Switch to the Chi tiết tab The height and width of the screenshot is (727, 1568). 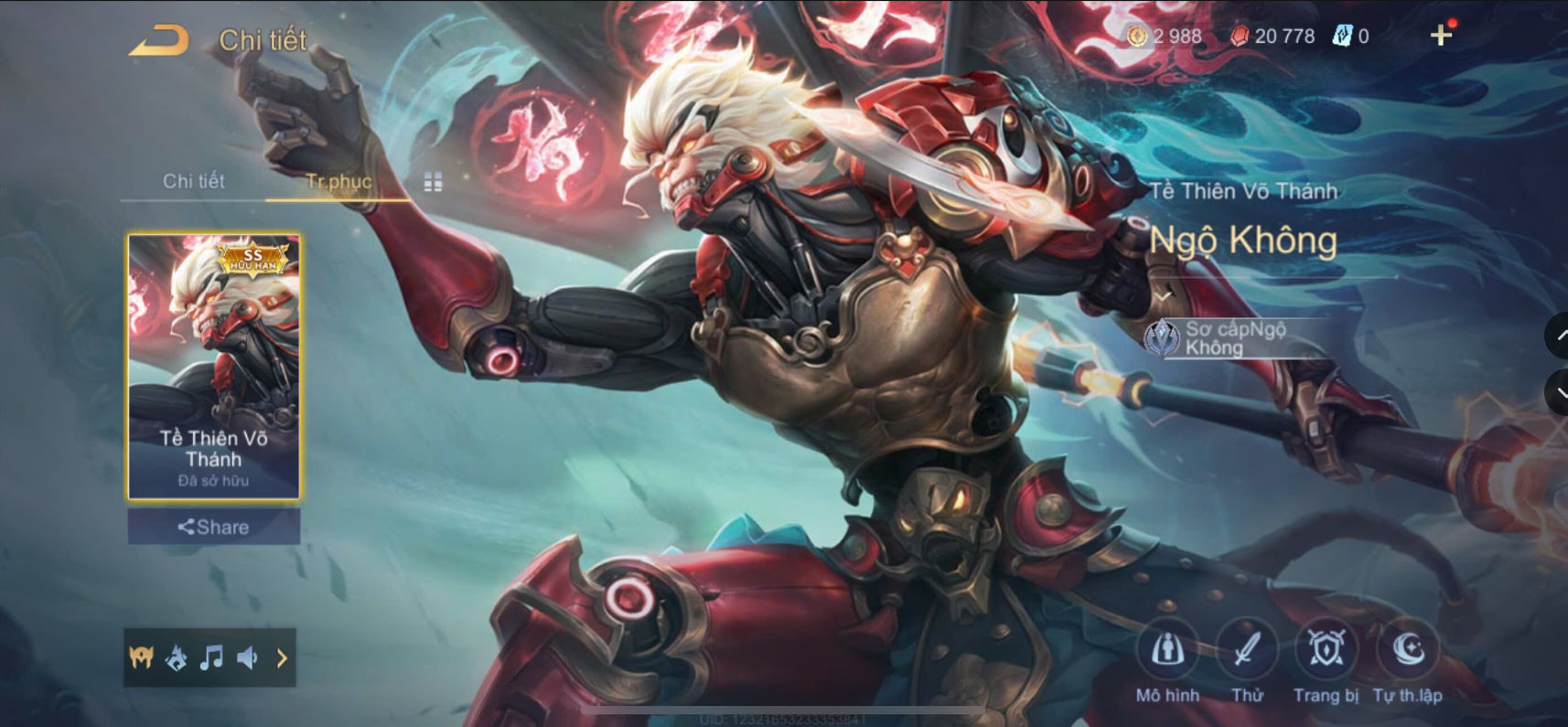pyautogui.click(x=195, y=181)
